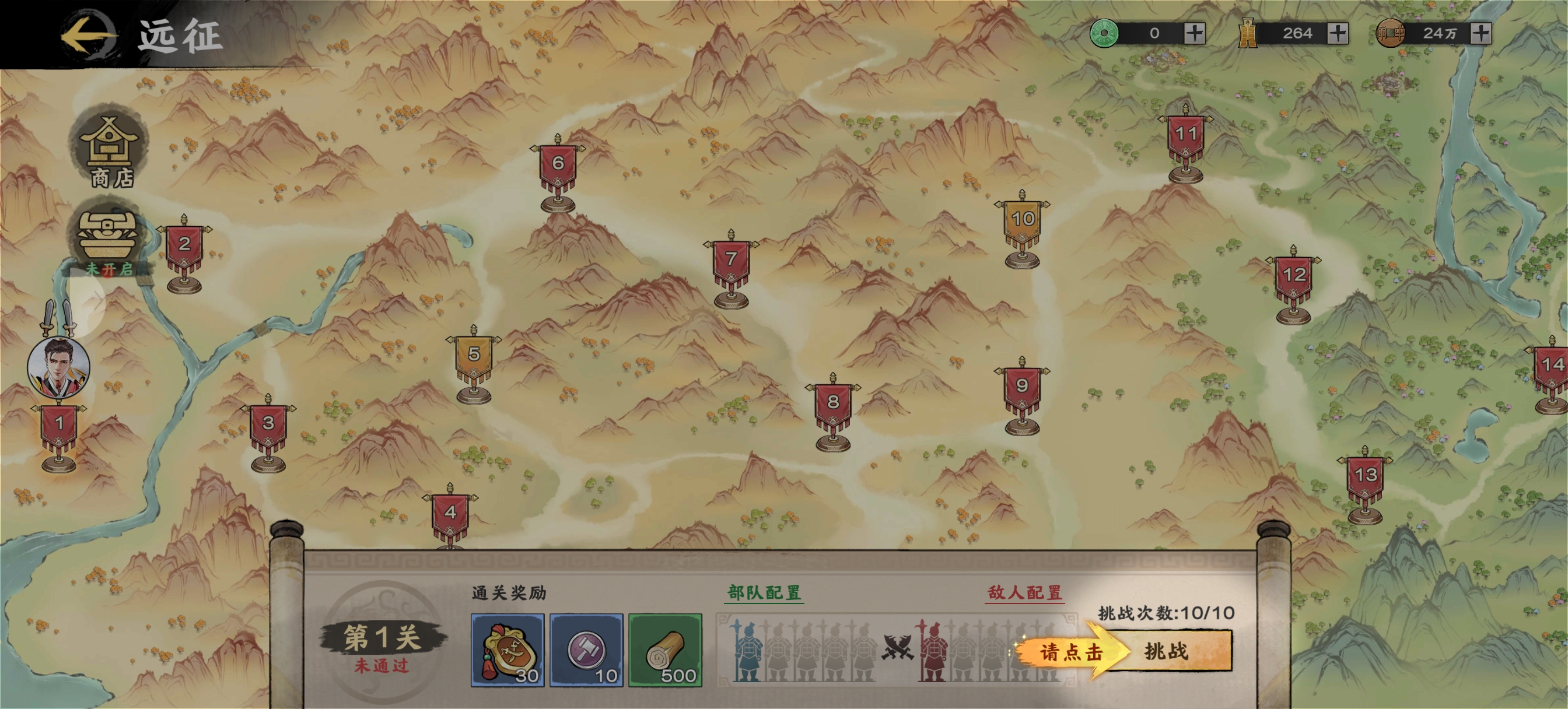Open 敌人配置 enemy configuration
1568x709 pixels.
(x=1024, y=592)
